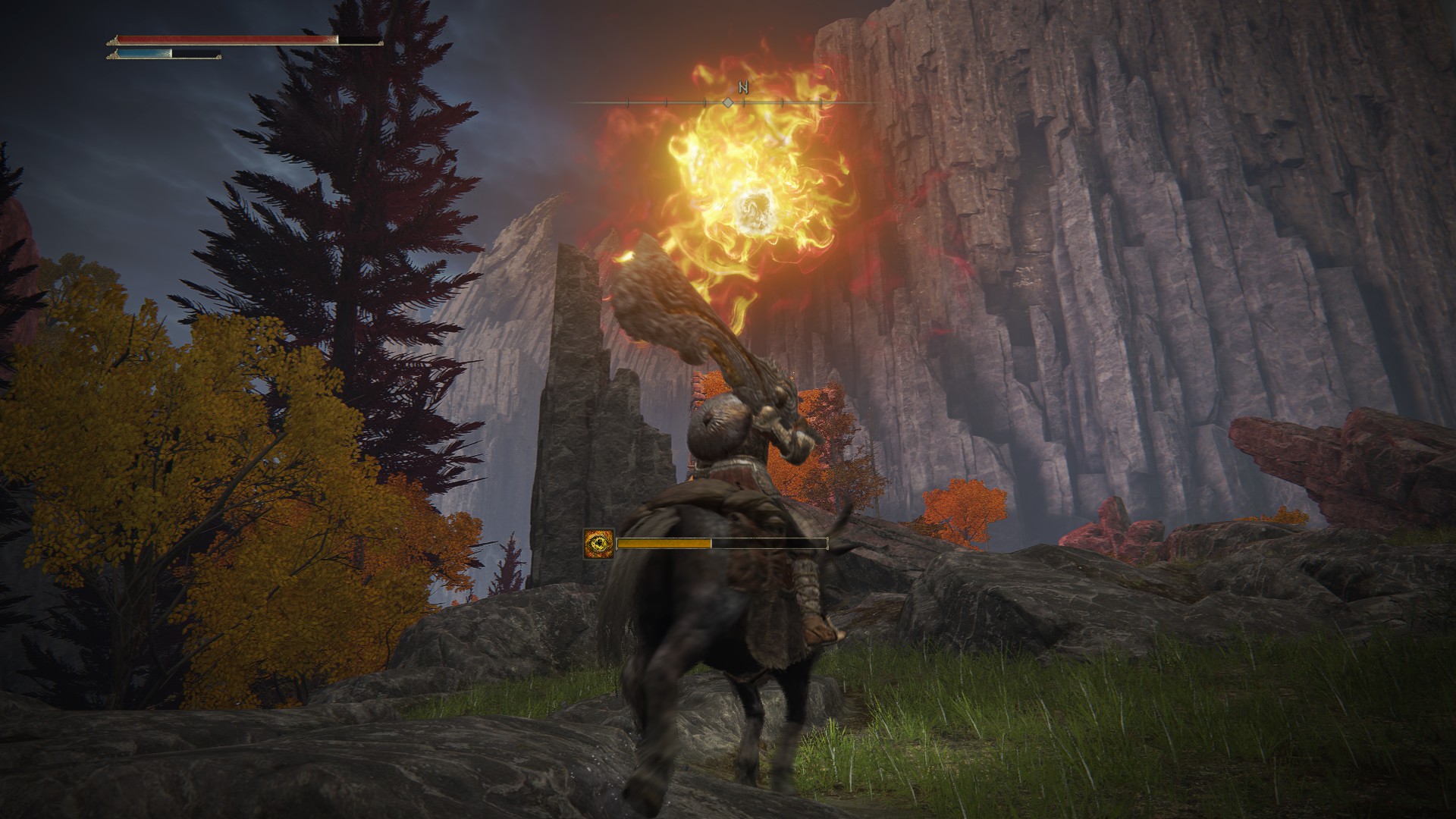
Task: Click the madness eye status icon
Action: point(598,544)
